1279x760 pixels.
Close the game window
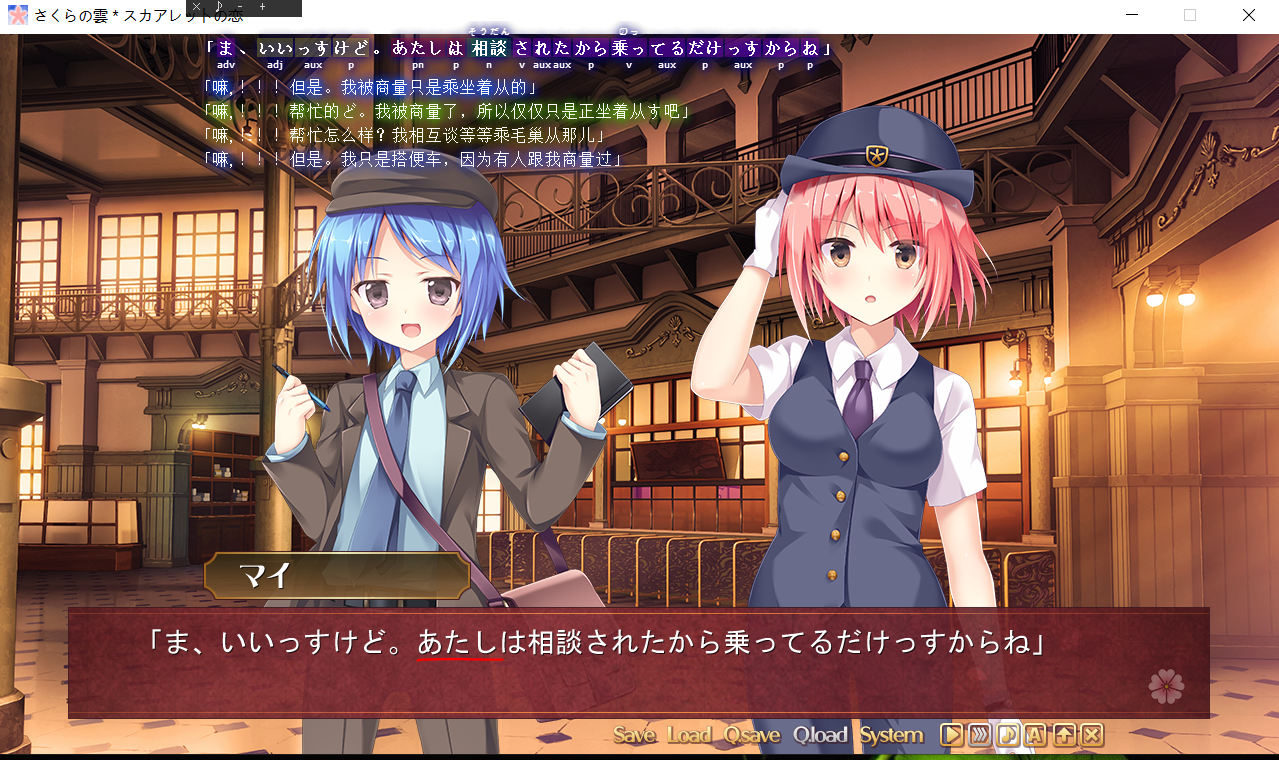(x=1249, y=15)
